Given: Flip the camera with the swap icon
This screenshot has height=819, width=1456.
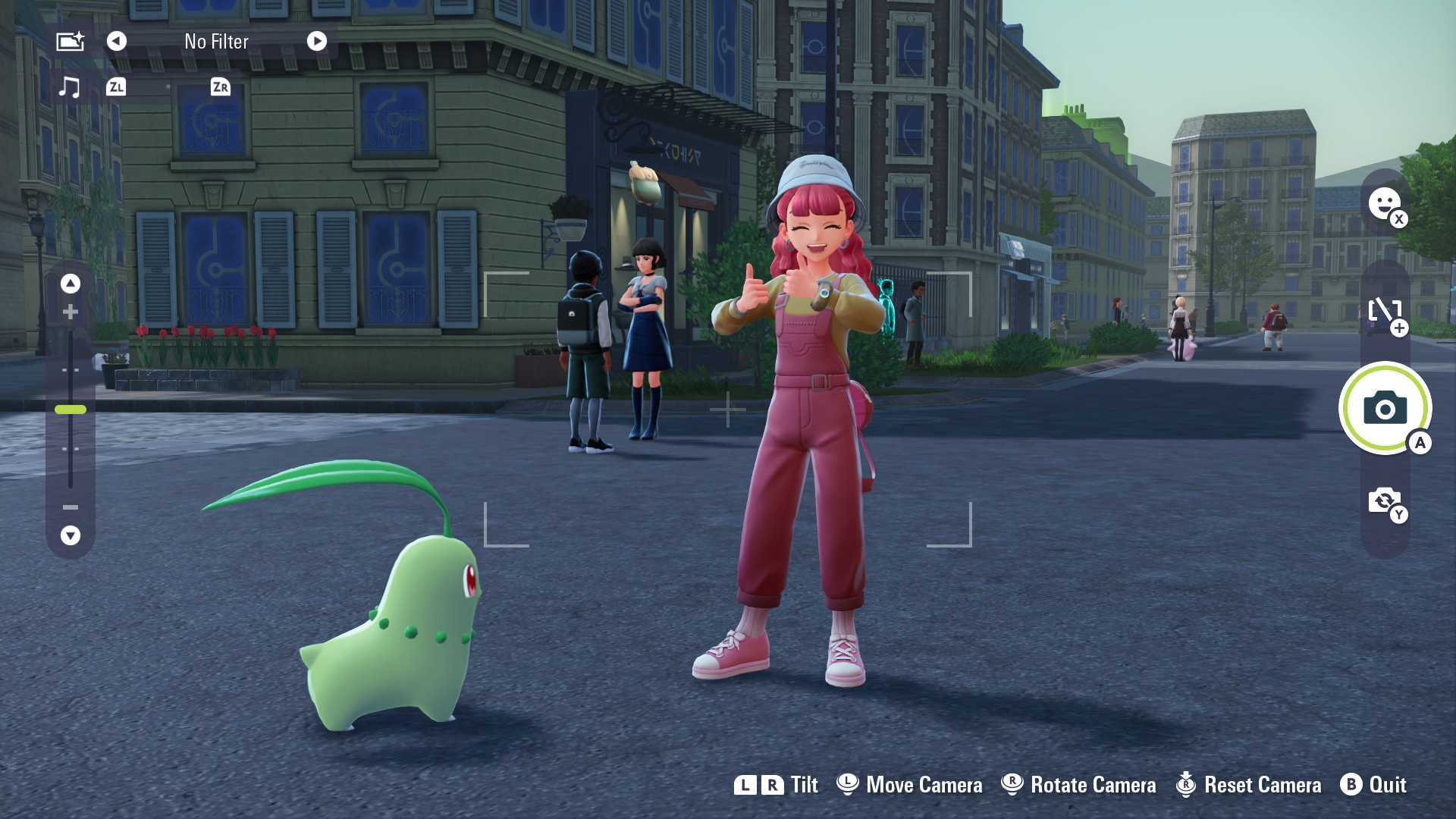Looking at the screenshot, I should pos(1385,500).
